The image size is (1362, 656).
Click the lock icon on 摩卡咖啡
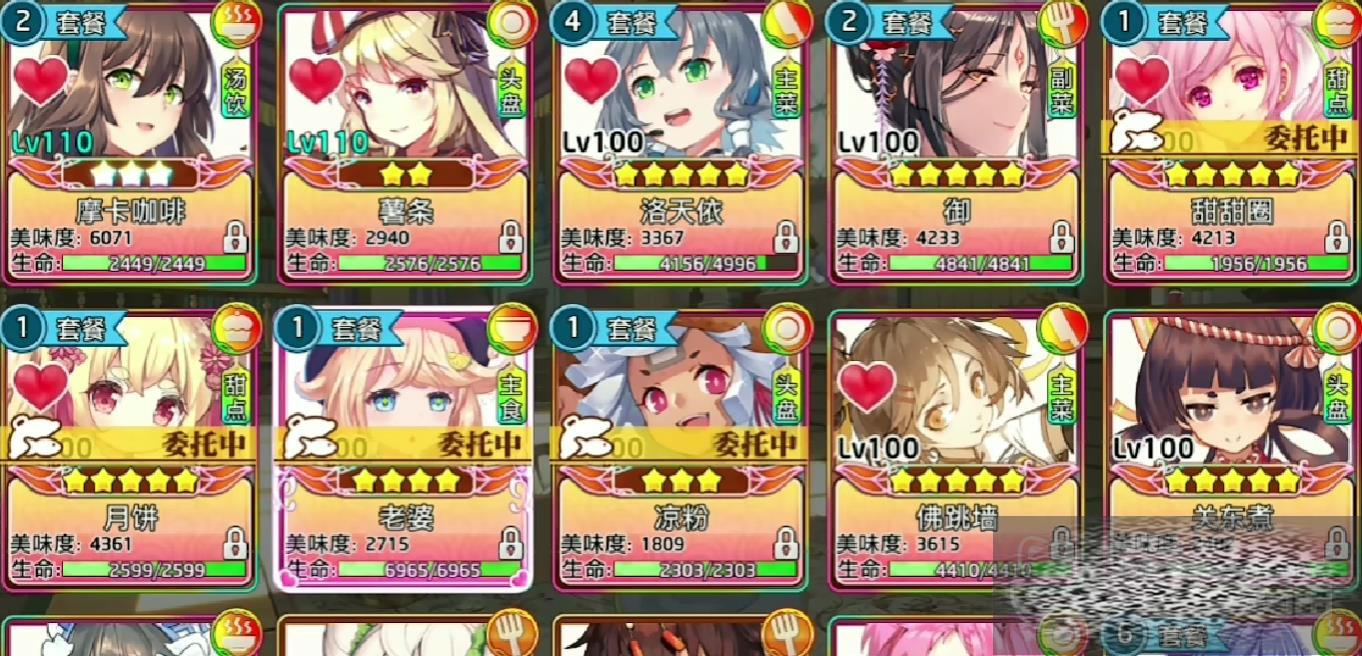tap(236, 238)
